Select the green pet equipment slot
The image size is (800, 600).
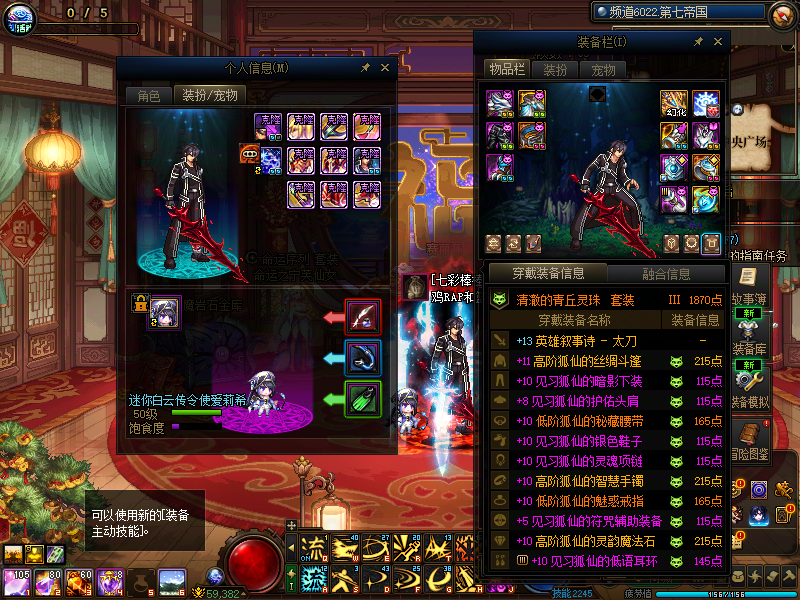[x=362, y=399]
